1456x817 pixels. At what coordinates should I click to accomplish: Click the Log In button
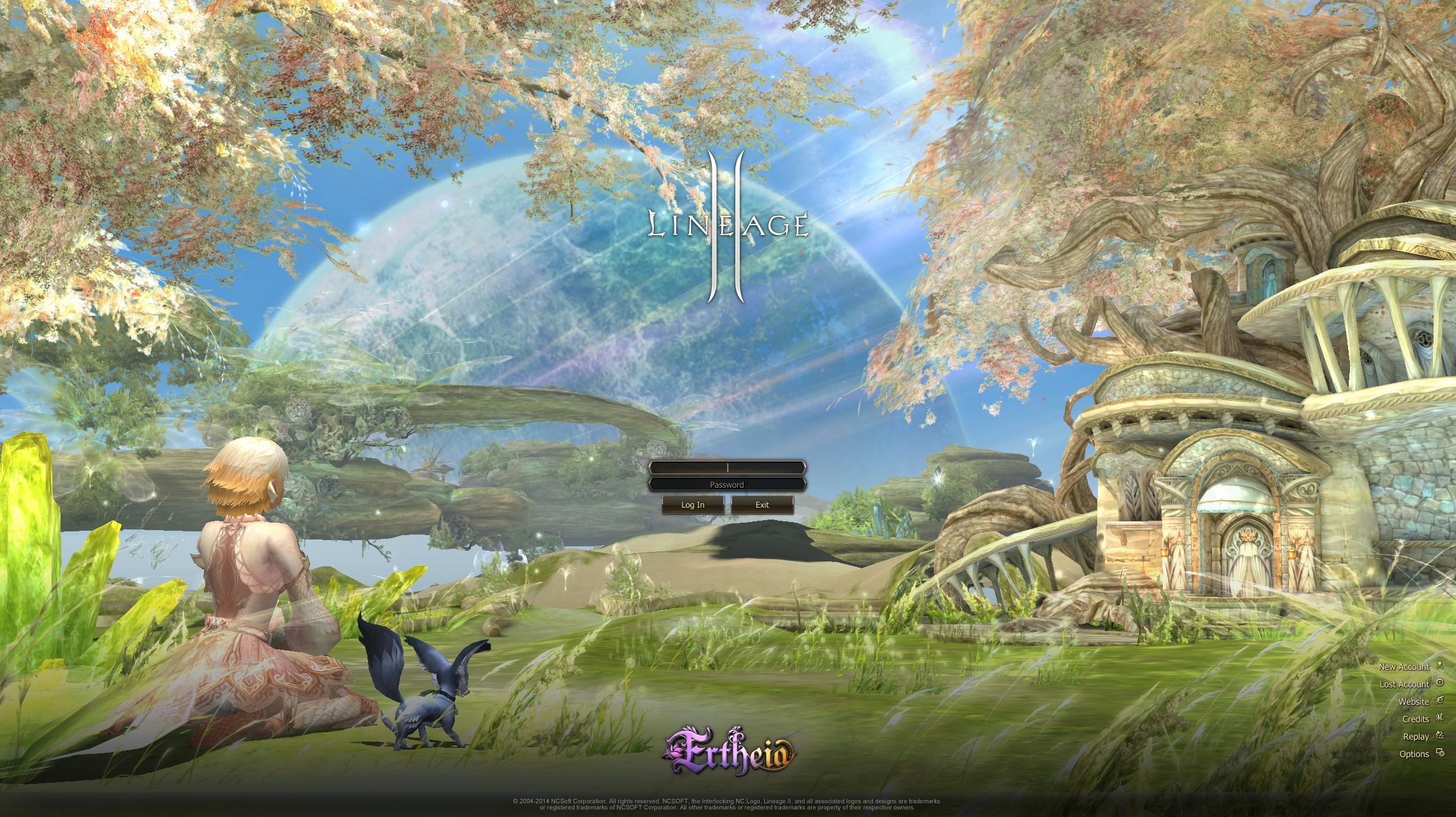point(692,505)
